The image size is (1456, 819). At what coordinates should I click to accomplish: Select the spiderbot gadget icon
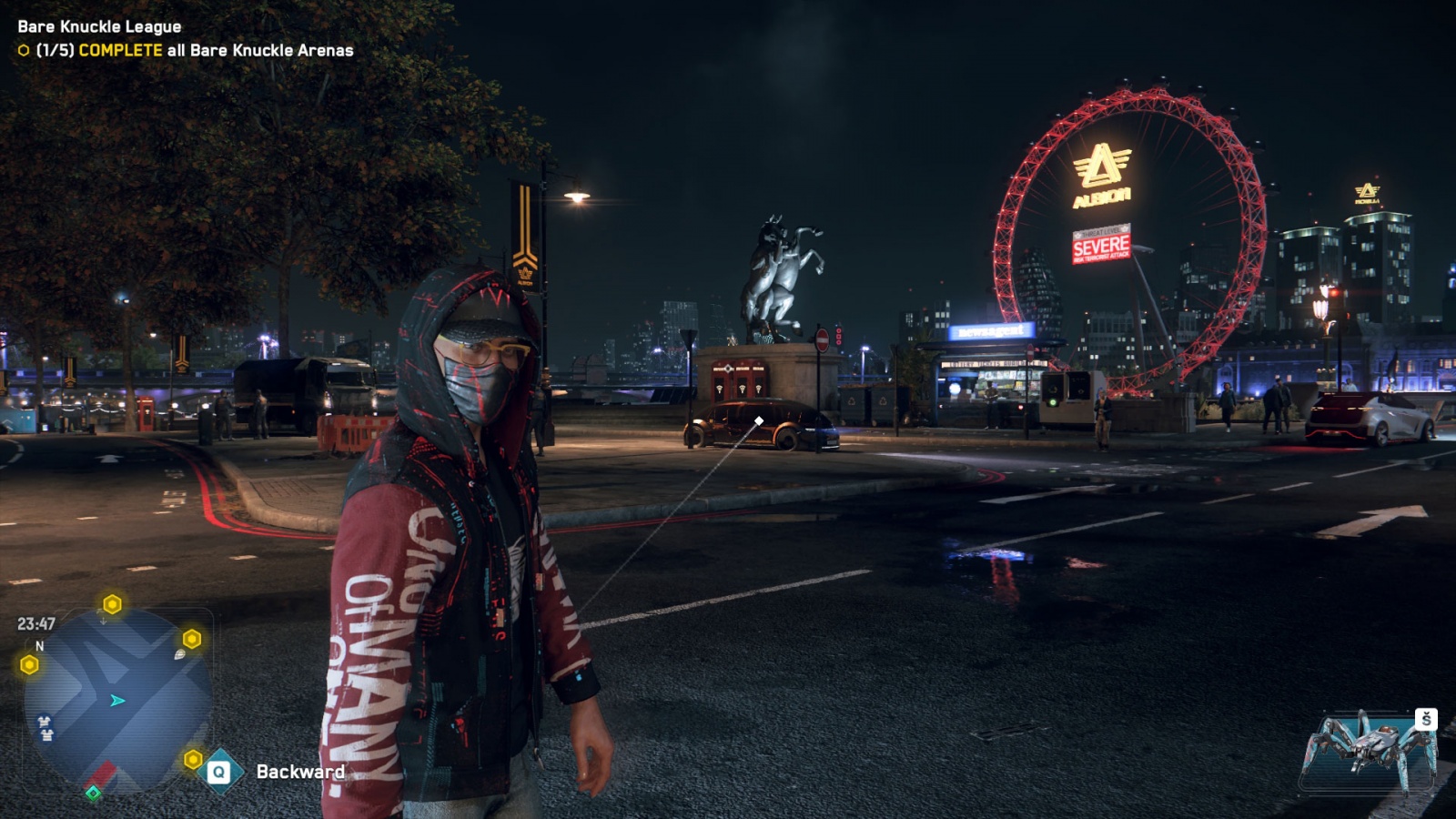[x=1370, y=749]
